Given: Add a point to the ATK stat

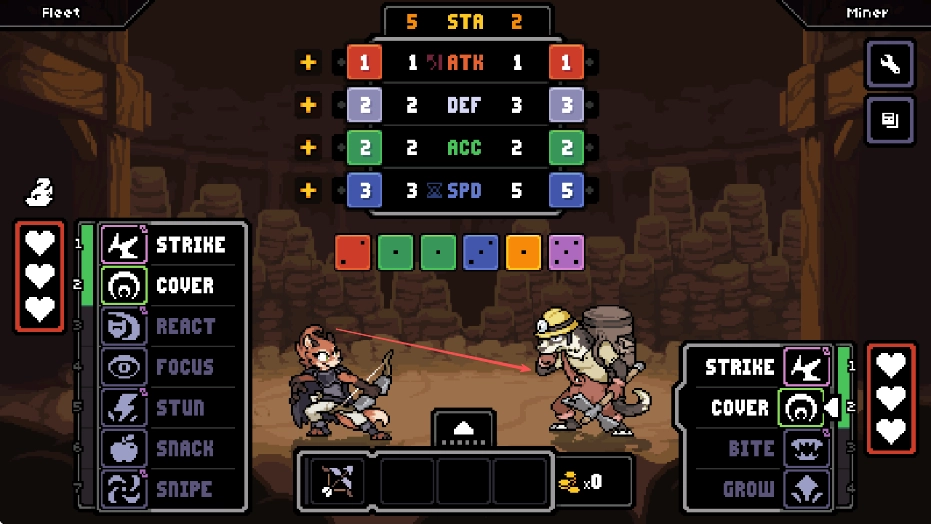Looking at the screenshot, I should [308, 63].
